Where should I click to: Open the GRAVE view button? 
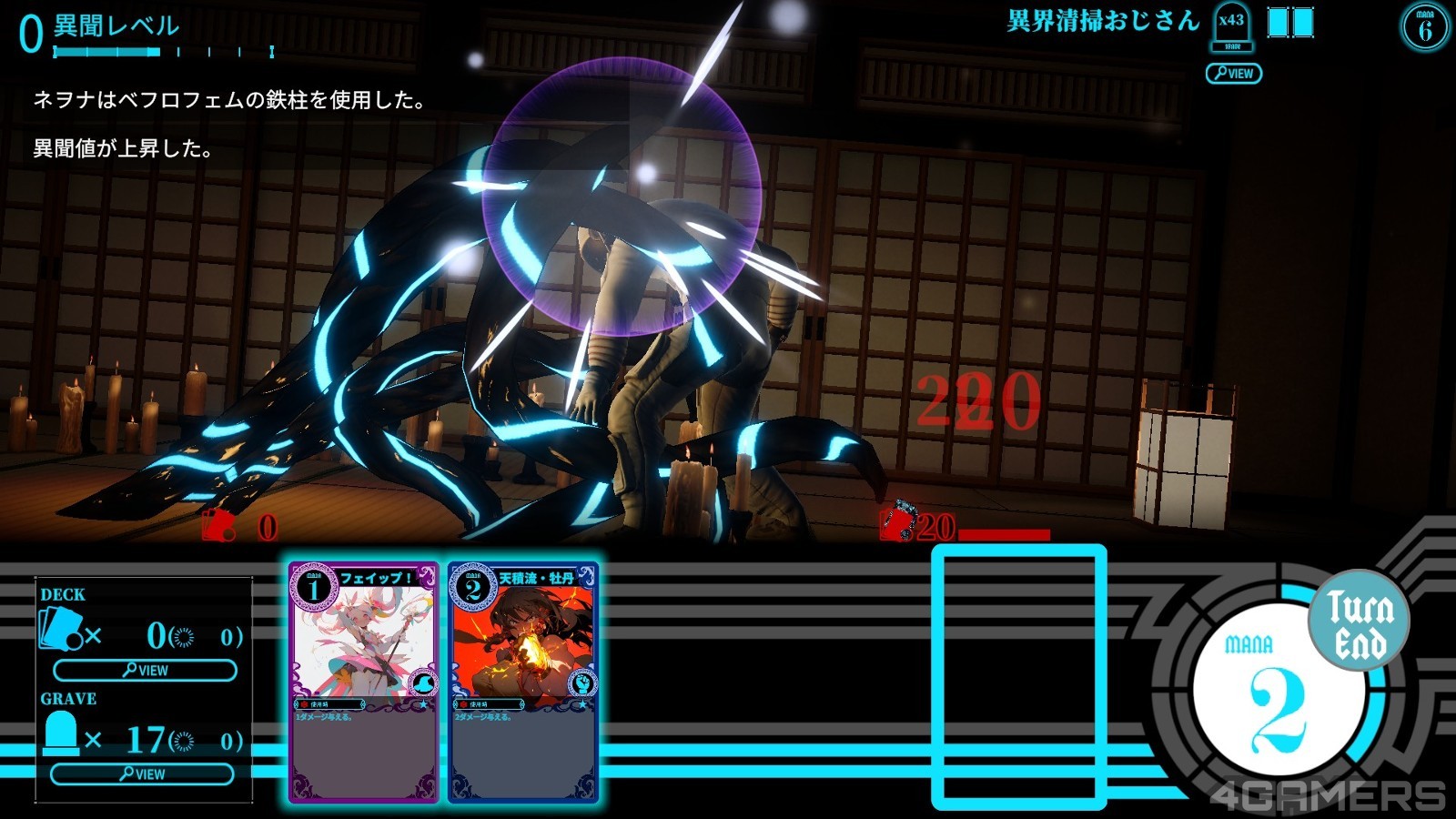(x=142, y=774)
